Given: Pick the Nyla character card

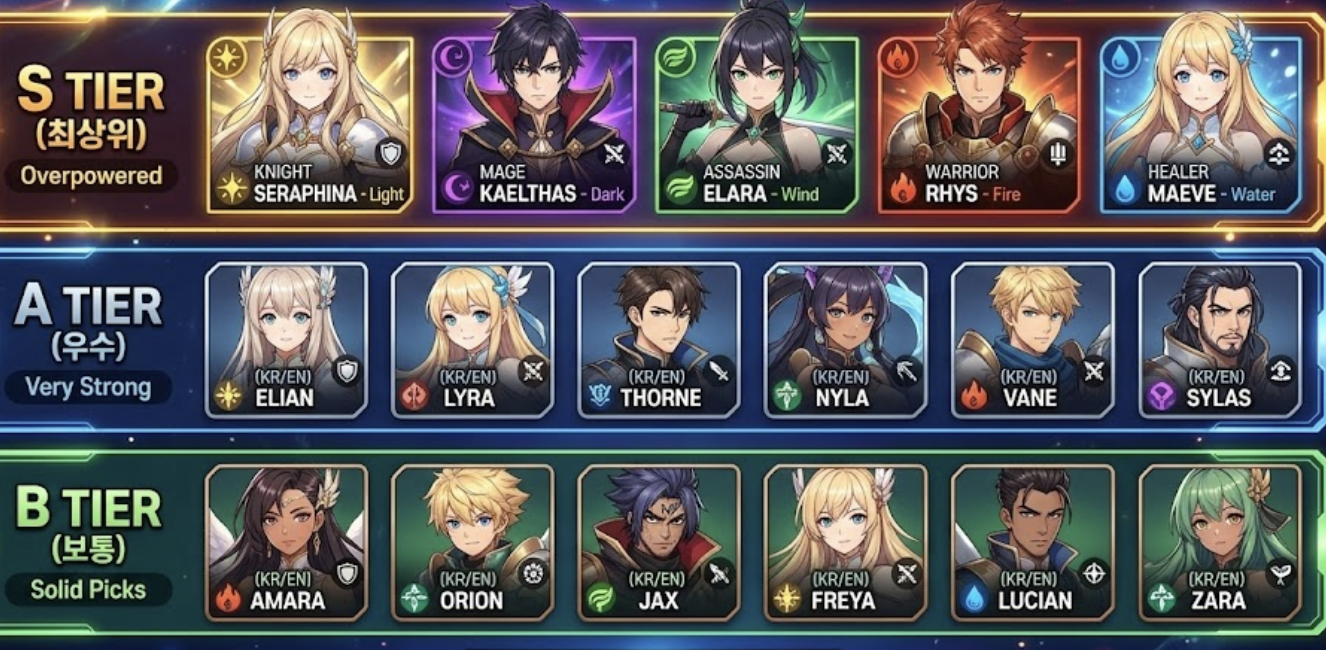Looking at the screenshot, I should point(846,340).
